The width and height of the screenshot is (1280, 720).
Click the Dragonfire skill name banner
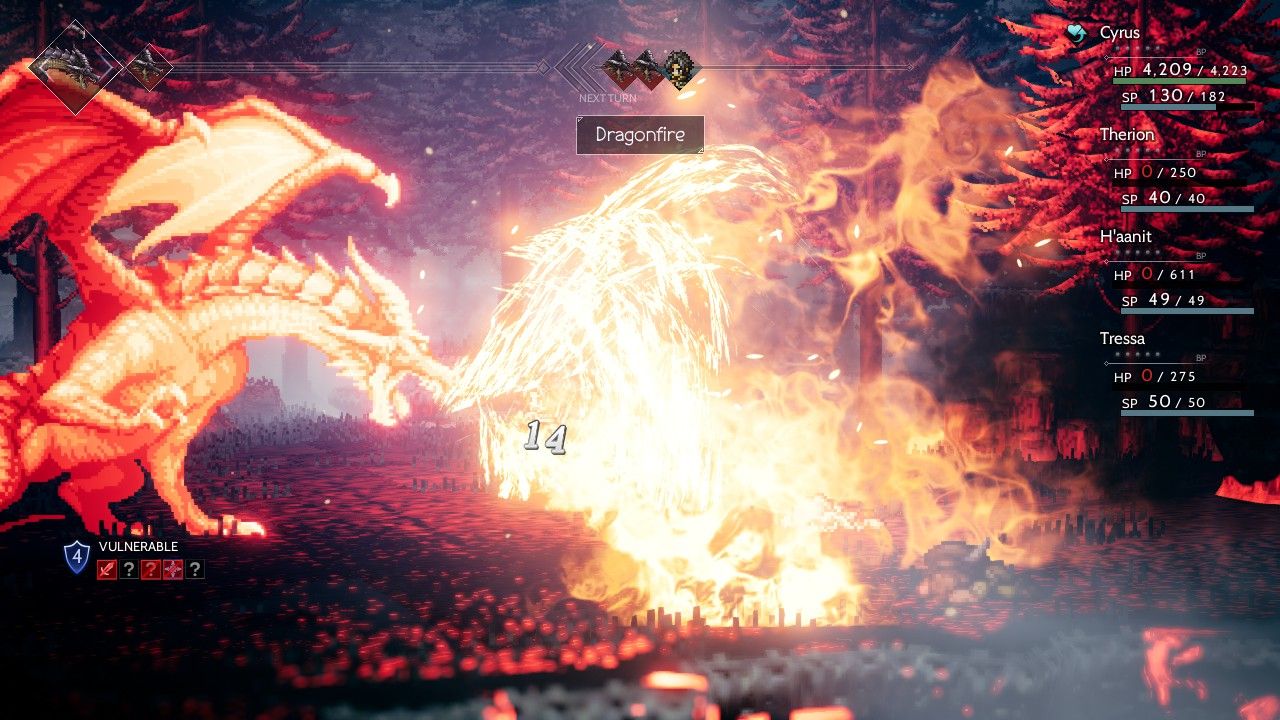(x=640, y=135)
